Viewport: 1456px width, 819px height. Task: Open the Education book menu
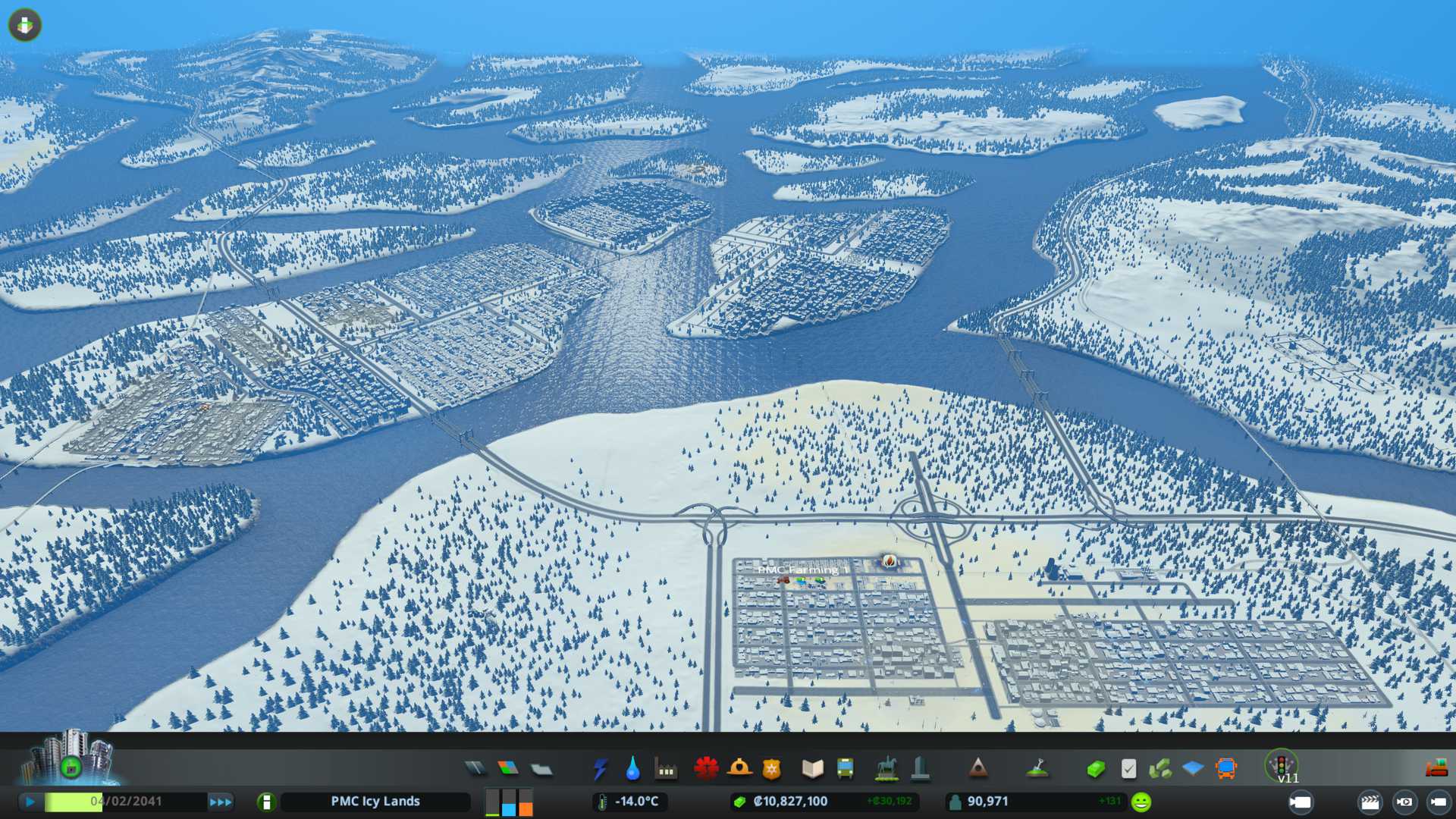812,769
